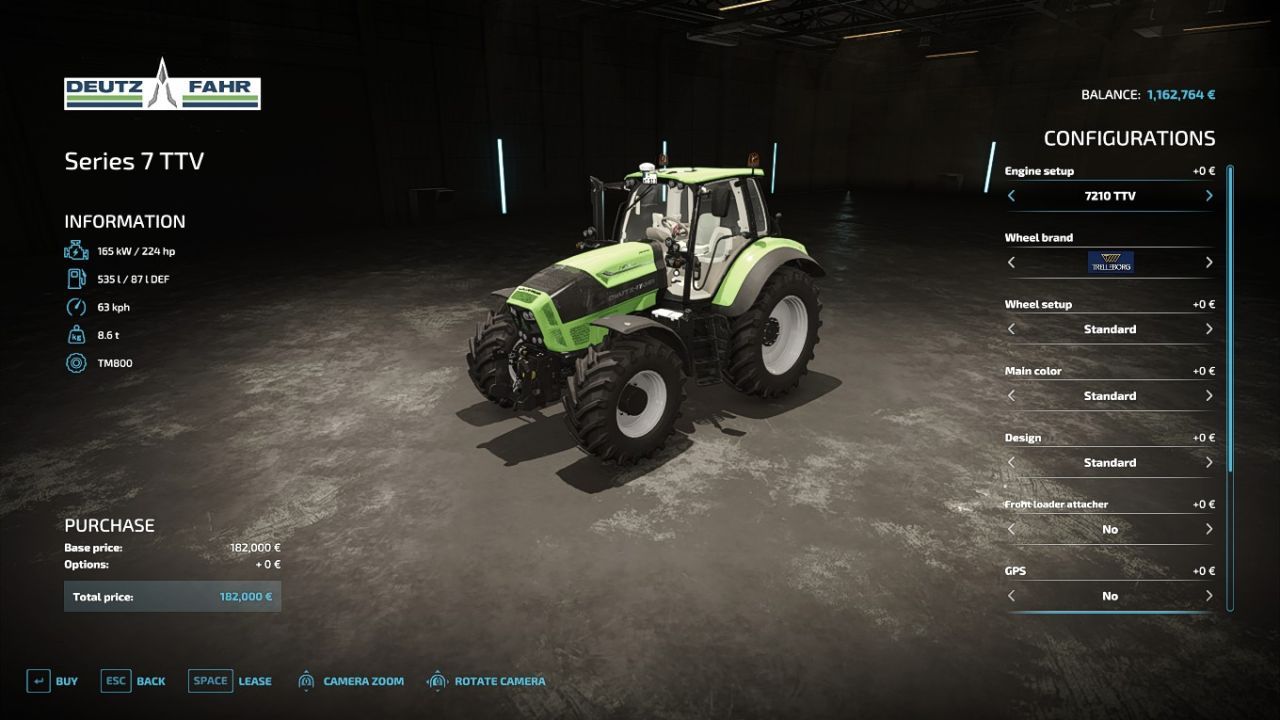Change Main color from Standard
This screenshot has width=1280, height=720.
1208,395
